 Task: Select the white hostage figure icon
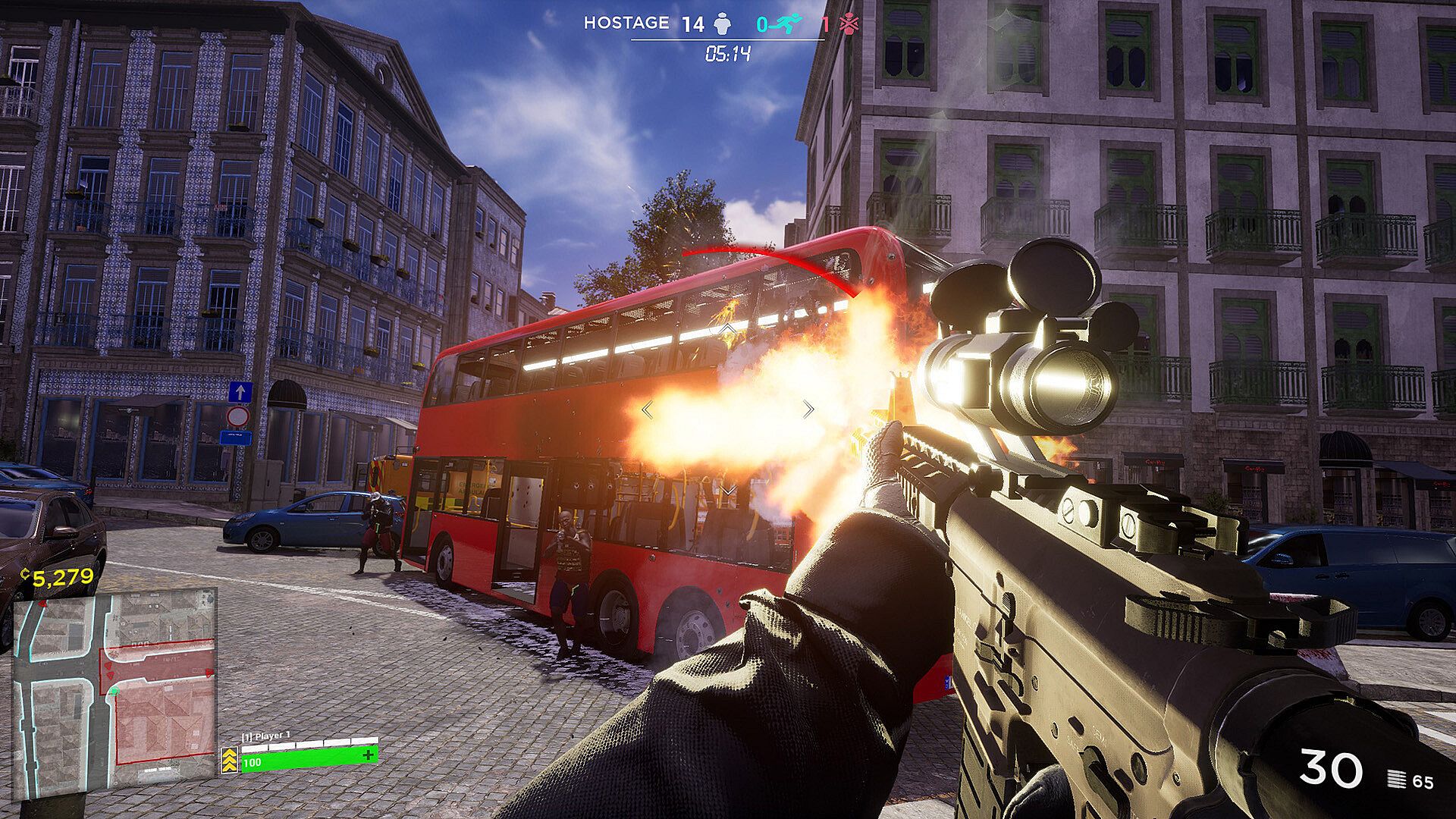[722, 24]
